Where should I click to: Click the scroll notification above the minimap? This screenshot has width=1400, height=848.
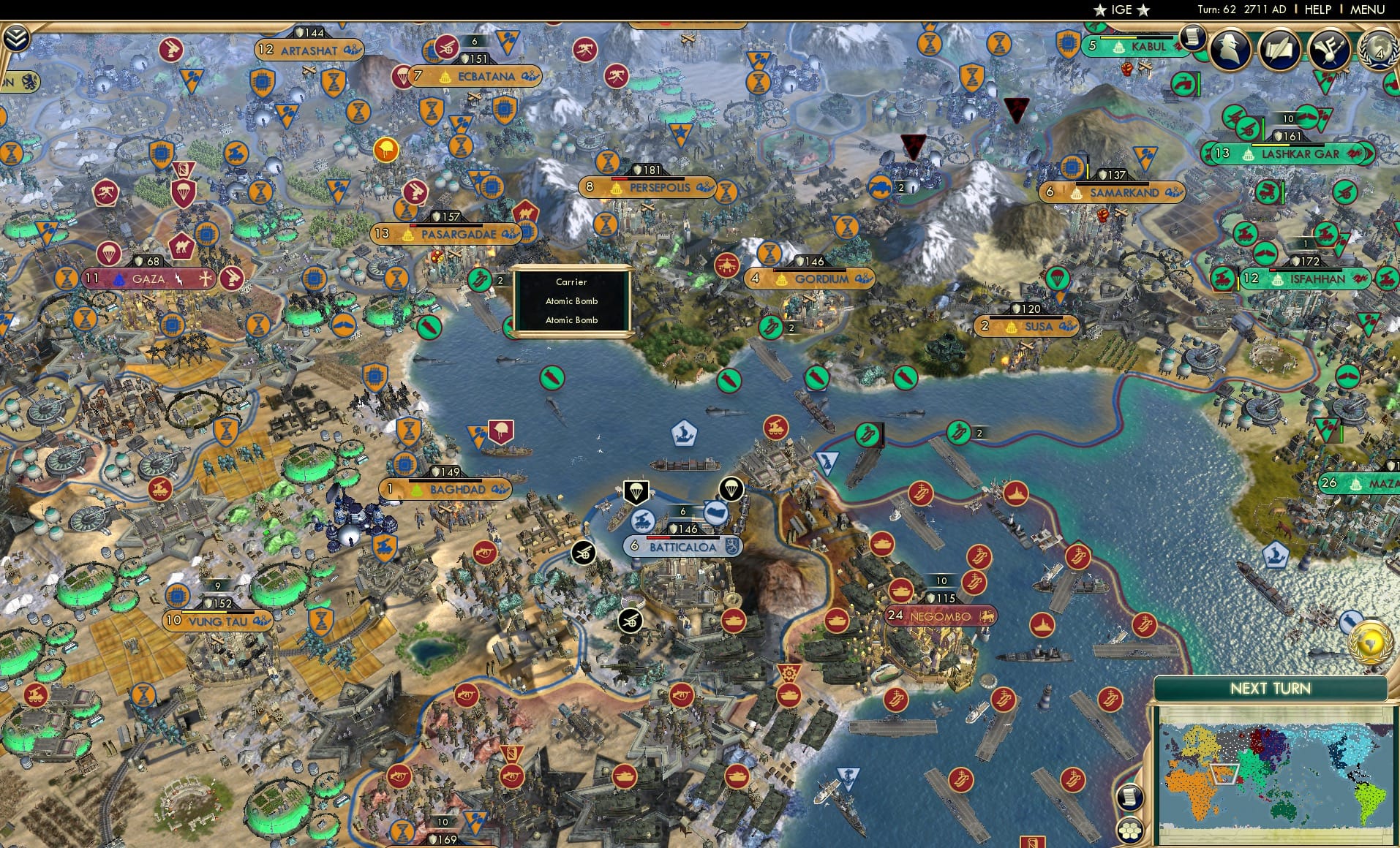1129,797
